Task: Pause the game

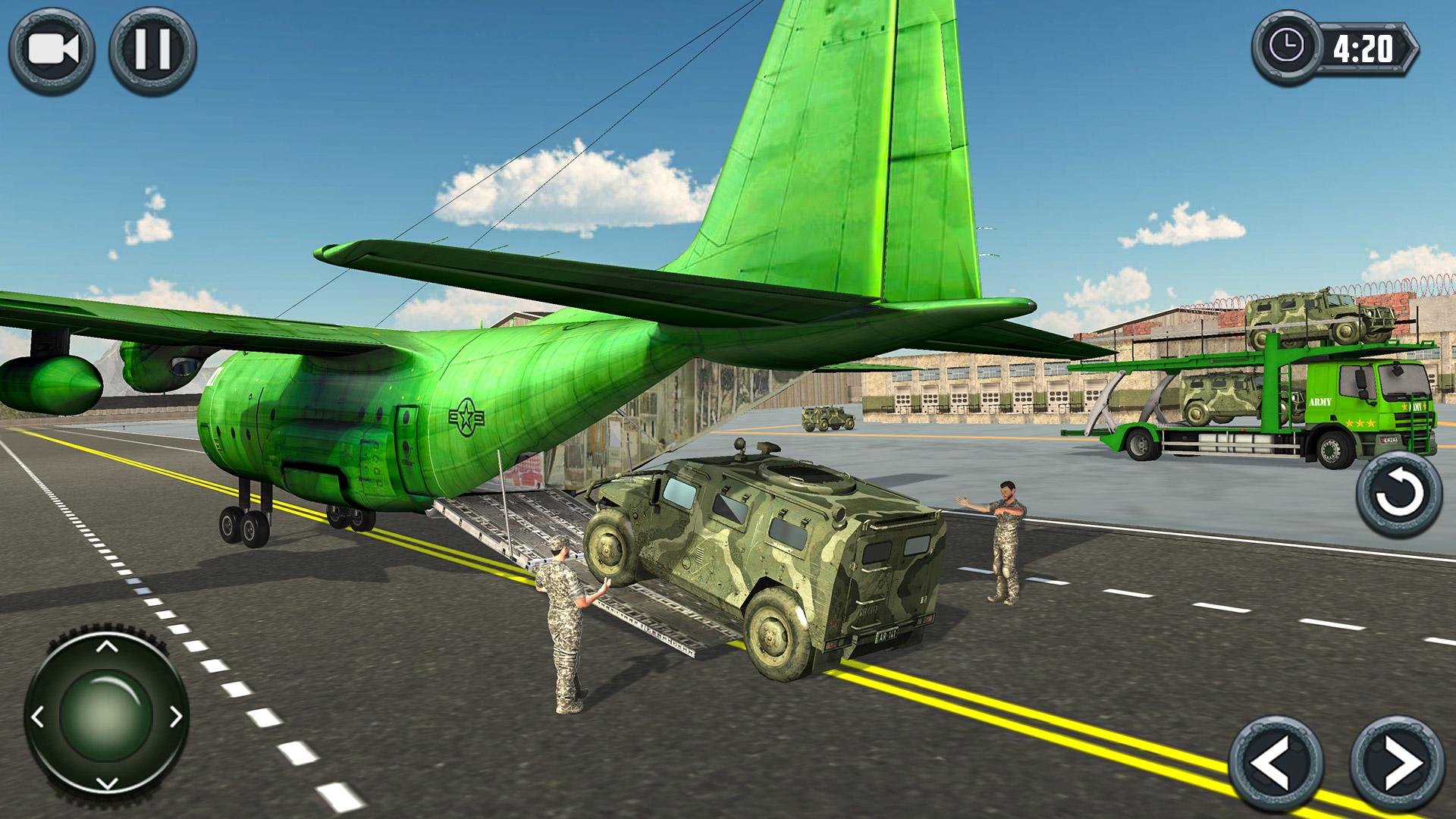Action: (152, 51)
